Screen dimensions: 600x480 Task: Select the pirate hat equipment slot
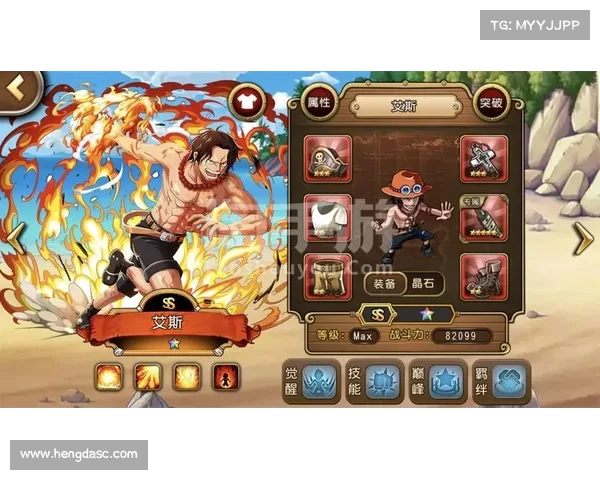327,159
